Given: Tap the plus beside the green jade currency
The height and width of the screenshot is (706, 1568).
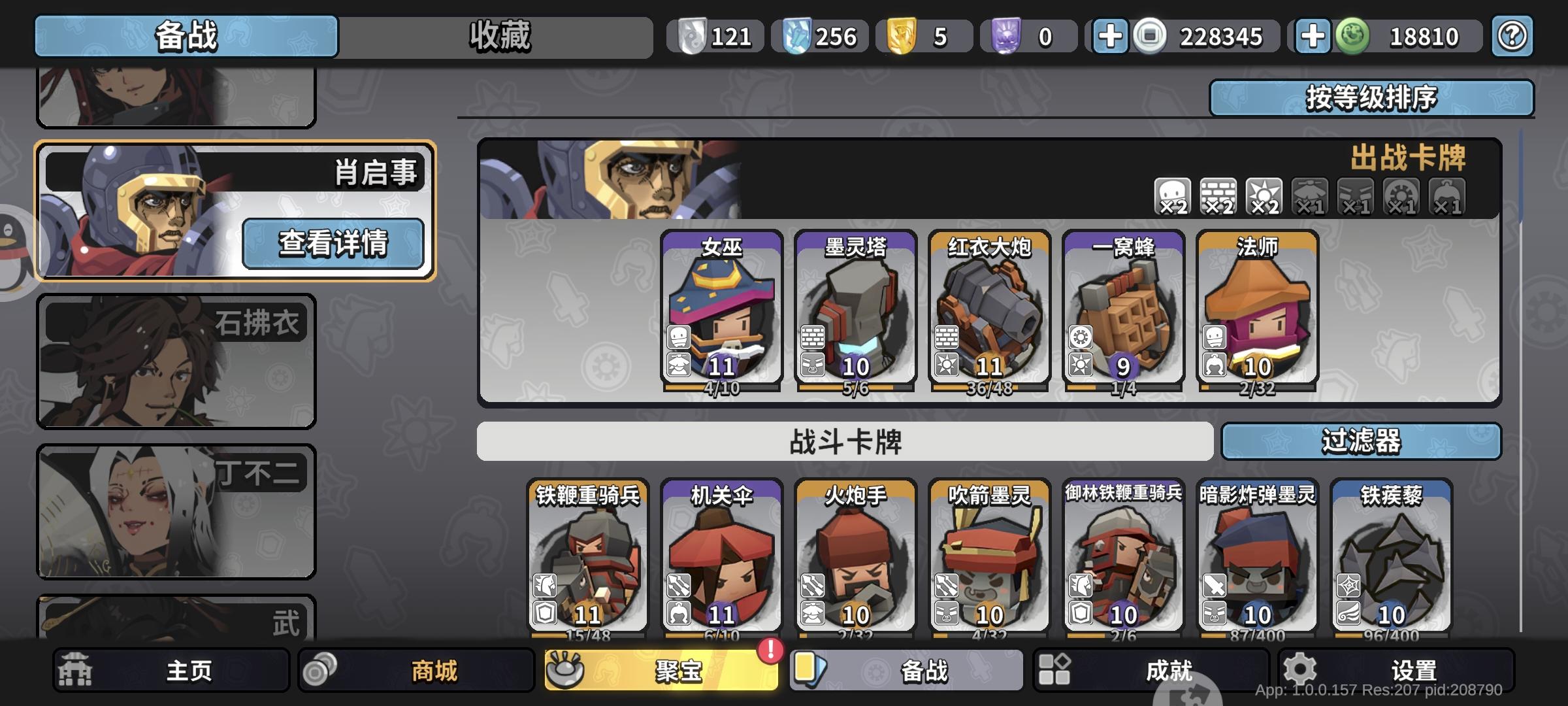Looking at the screenshot, I should pos(1315,37).
